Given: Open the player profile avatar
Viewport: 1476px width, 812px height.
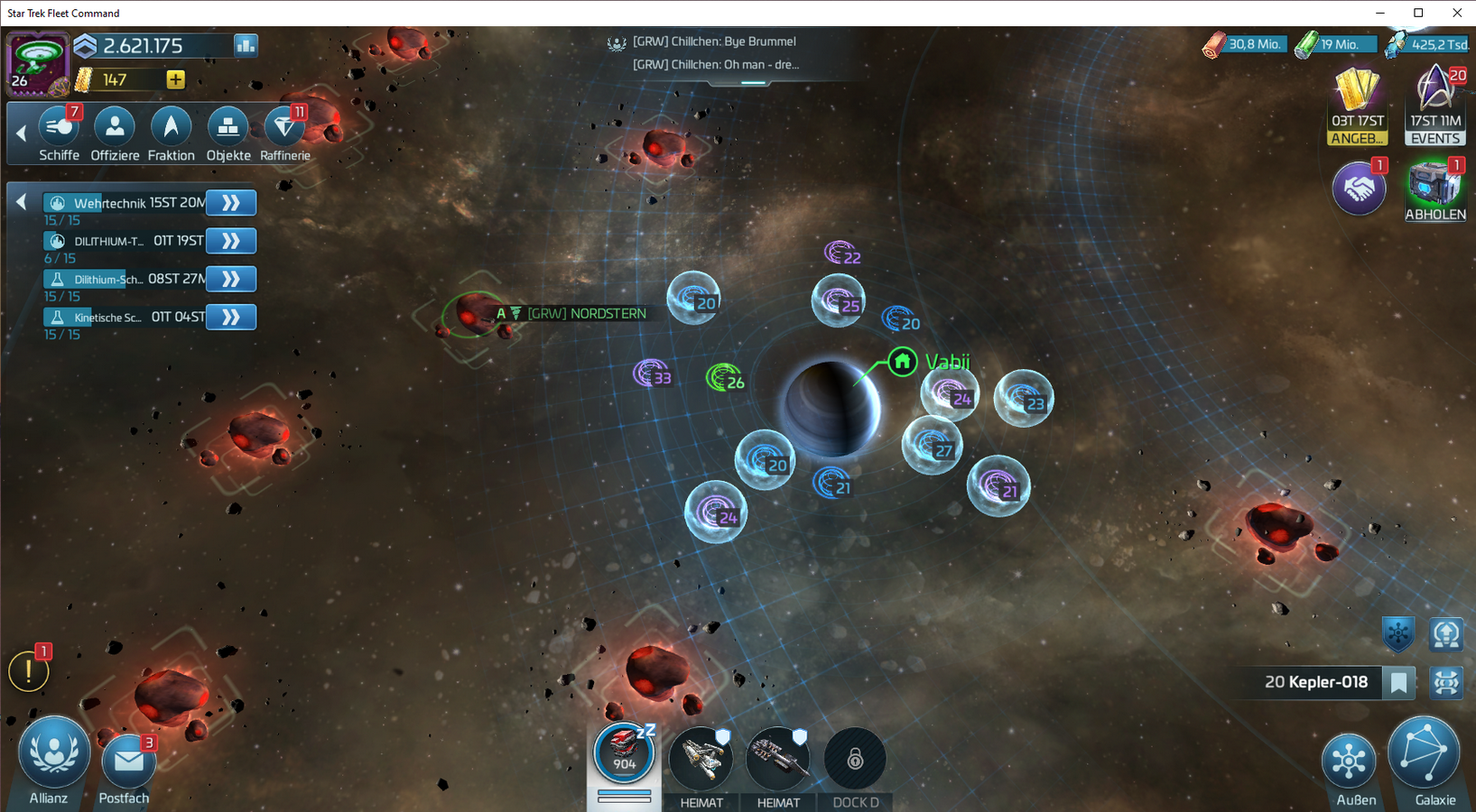Looking at the screenshot, I should pyautogui.click(x=37, y=63).
